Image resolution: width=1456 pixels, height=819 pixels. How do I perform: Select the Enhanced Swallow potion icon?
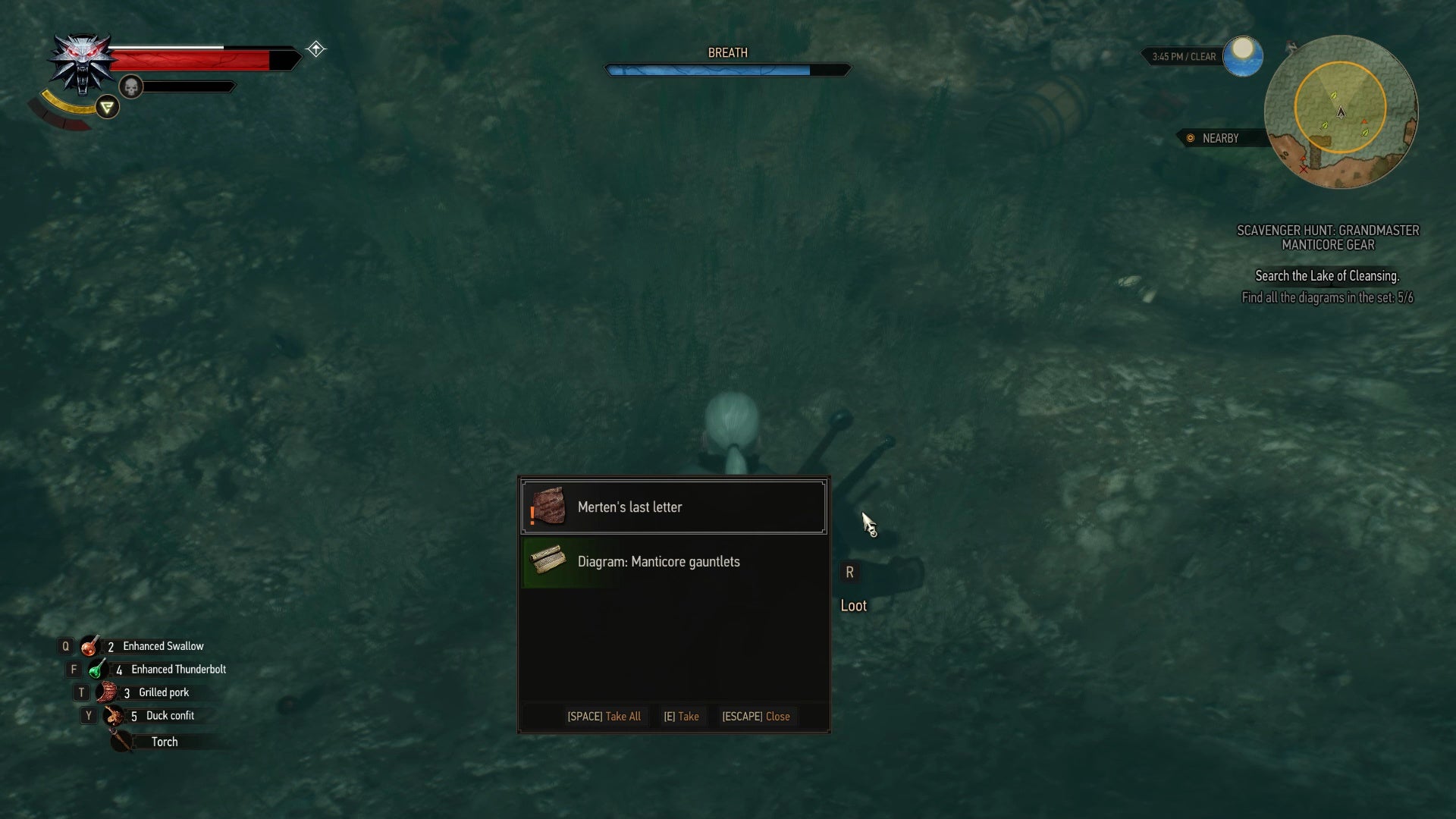coord(89,645)
